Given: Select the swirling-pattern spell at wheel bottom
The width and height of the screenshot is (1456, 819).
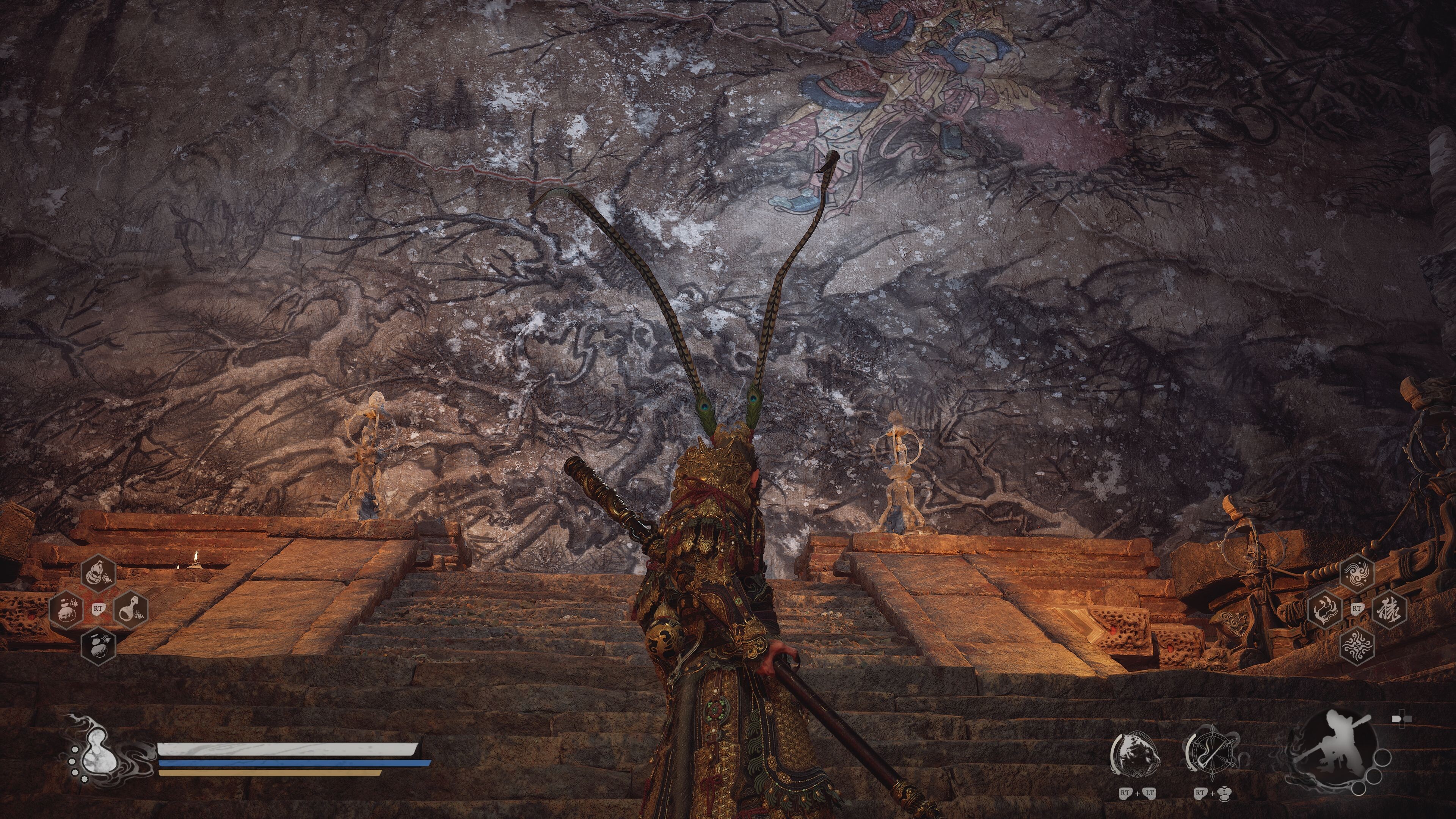Looking at the screenshot, I should [1357, 647].
